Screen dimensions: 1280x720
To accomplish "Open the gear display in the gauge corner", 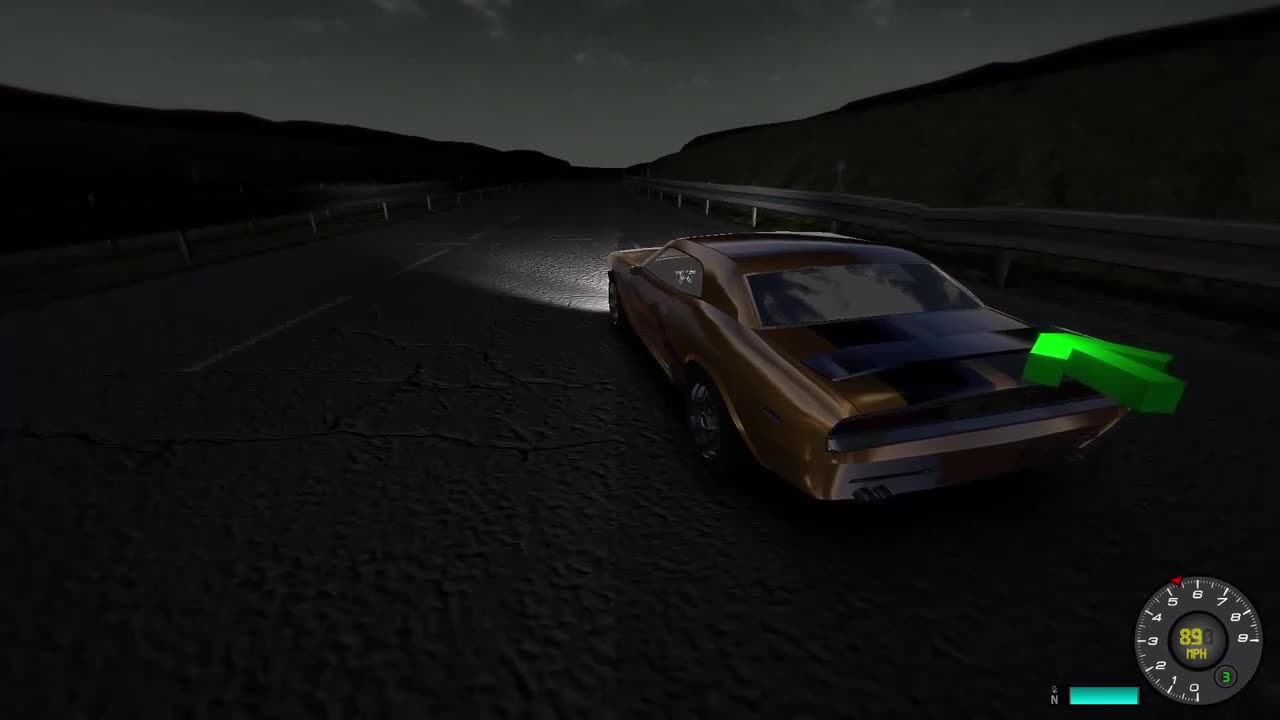I will [1226, 675].
